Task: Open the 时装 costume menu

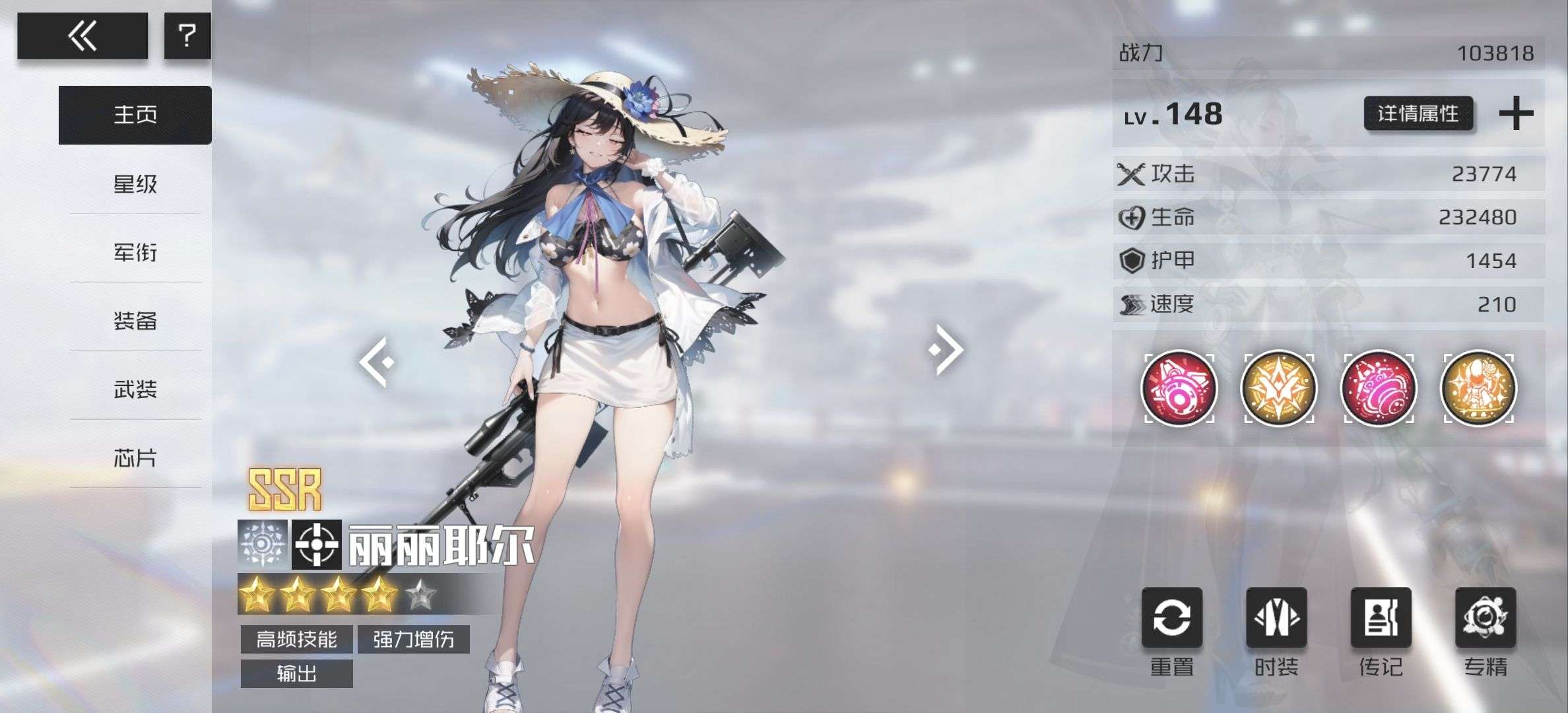Action: point(1276,619)
